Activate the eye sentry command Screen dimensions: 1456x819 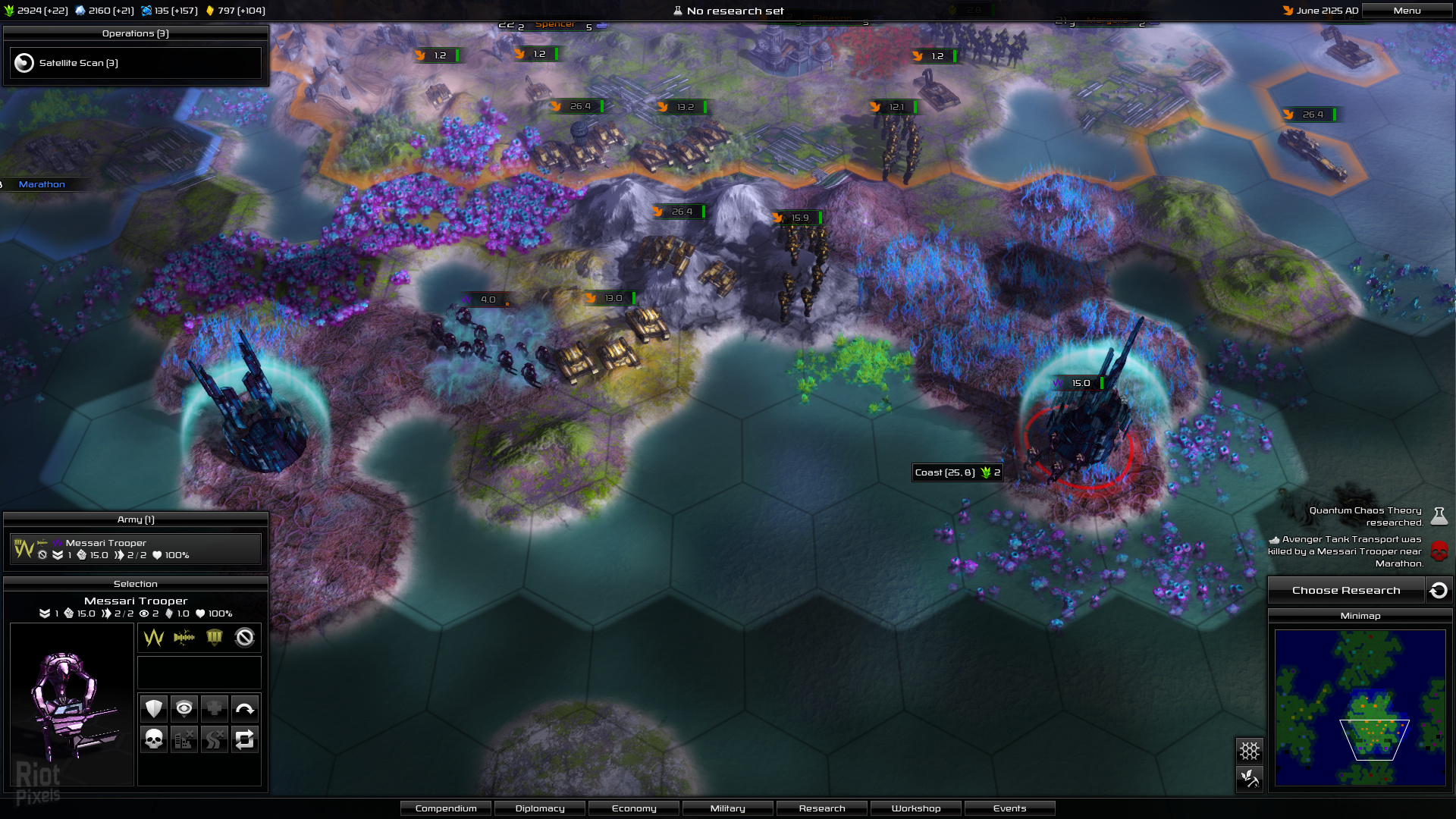tap(184, 709)
